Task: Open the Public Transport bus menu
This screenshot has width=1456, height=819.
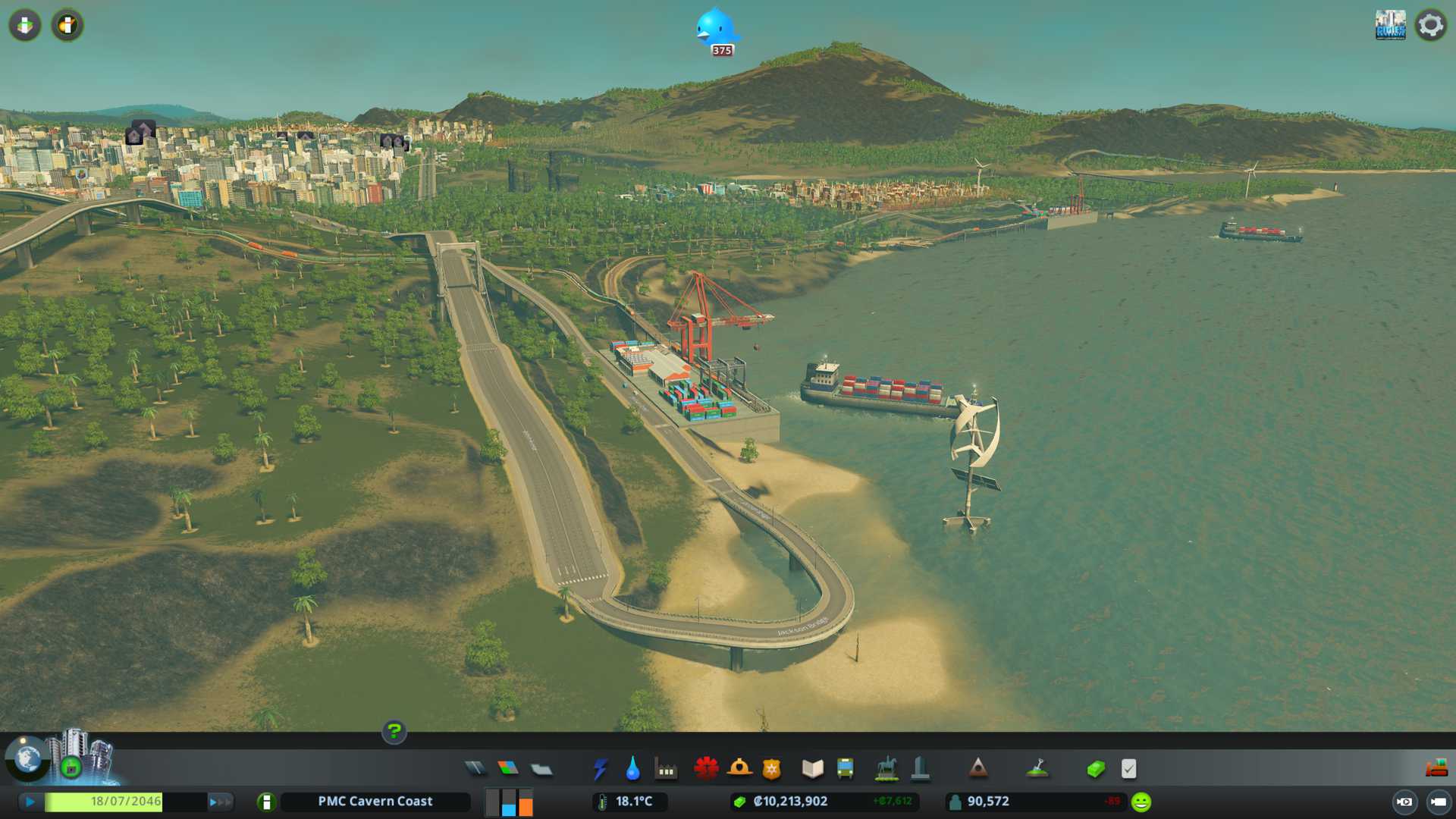Action: click(x=846, y=769)
